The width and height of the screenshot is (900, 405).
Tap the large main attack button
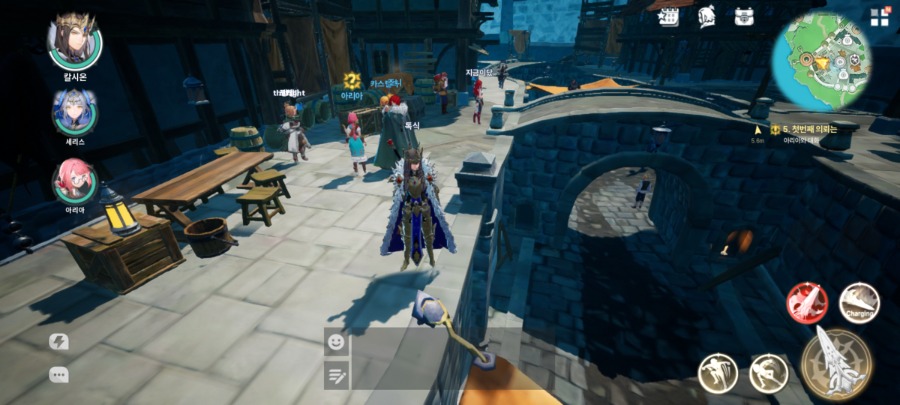[836, 363]
